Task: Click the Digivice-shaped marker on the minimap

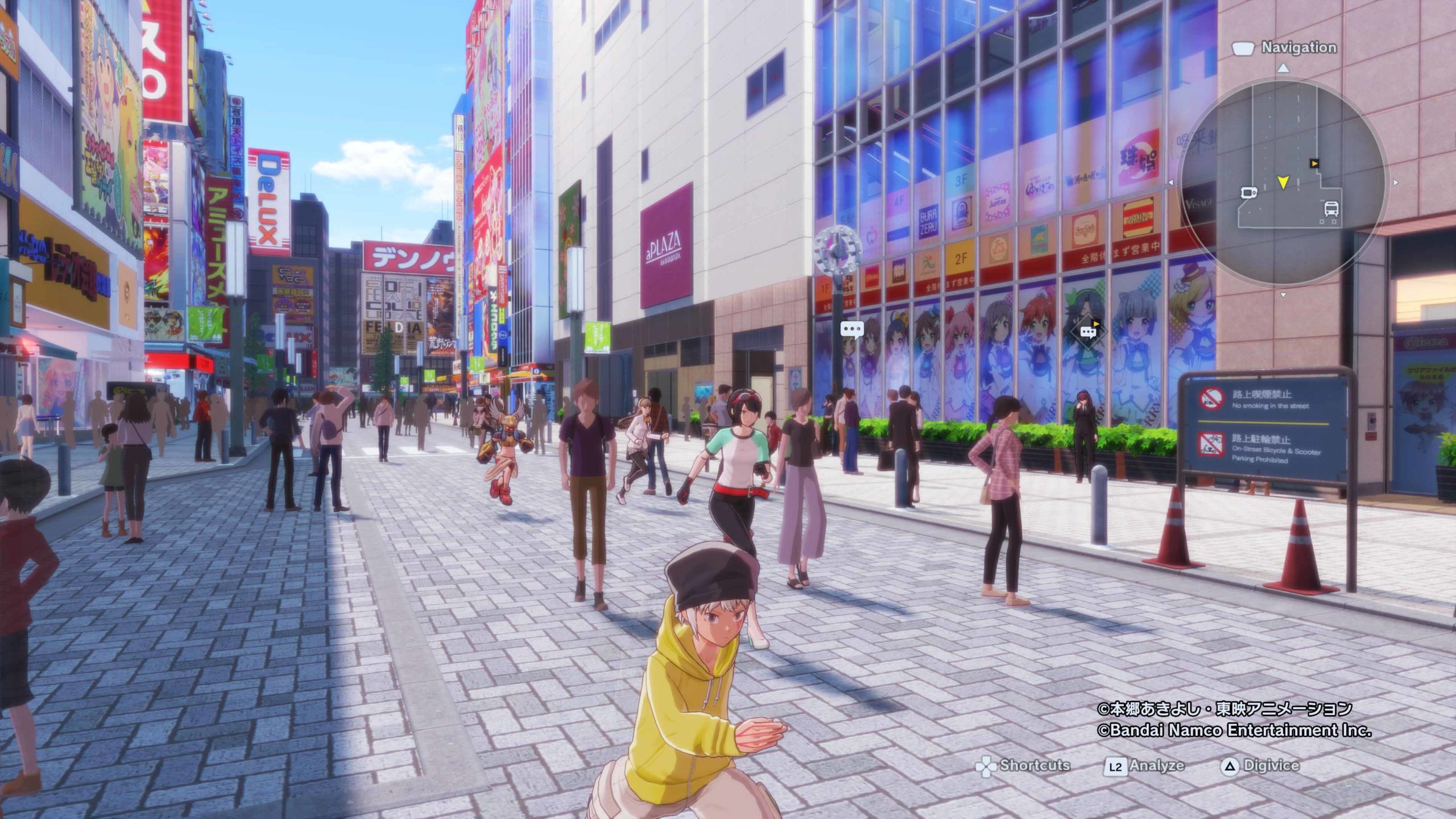Action: [x=1248, y=193]
